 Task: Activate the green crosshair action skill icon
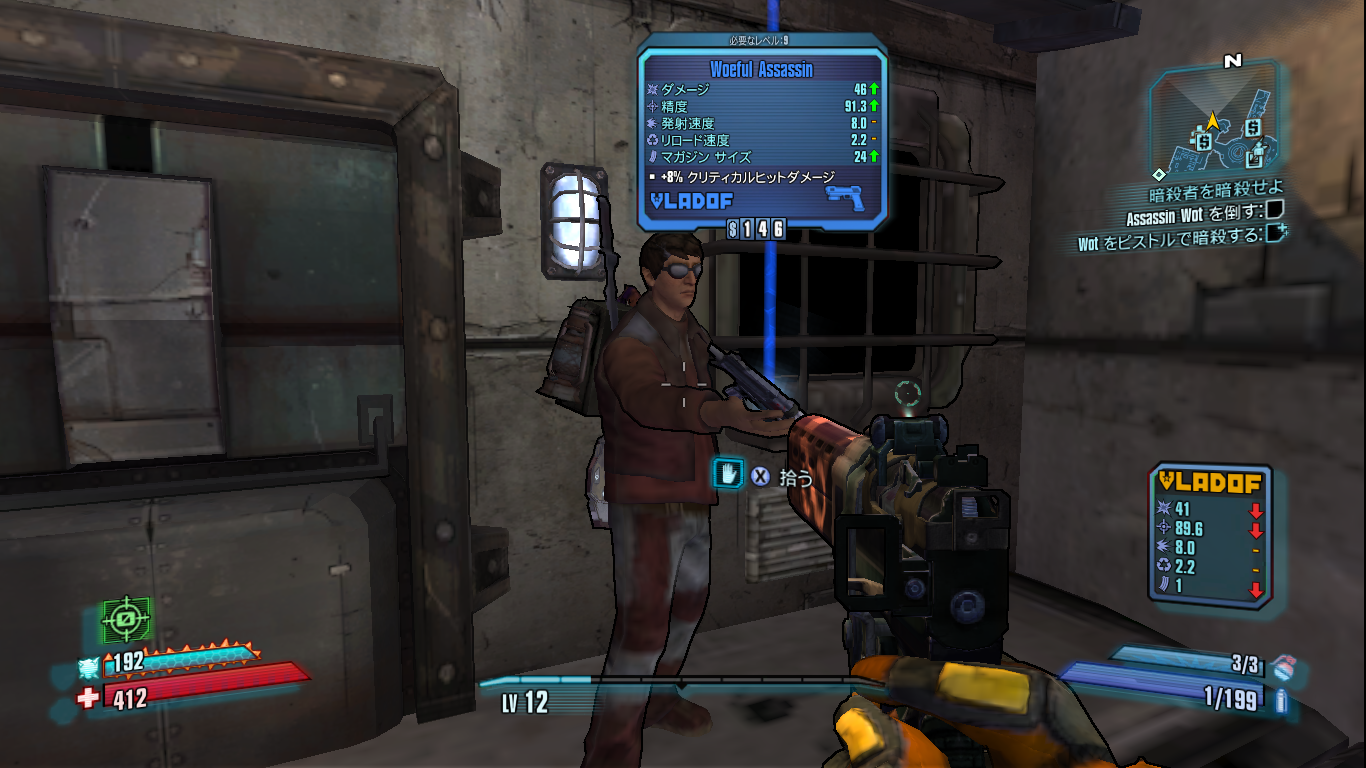point(127,621)
